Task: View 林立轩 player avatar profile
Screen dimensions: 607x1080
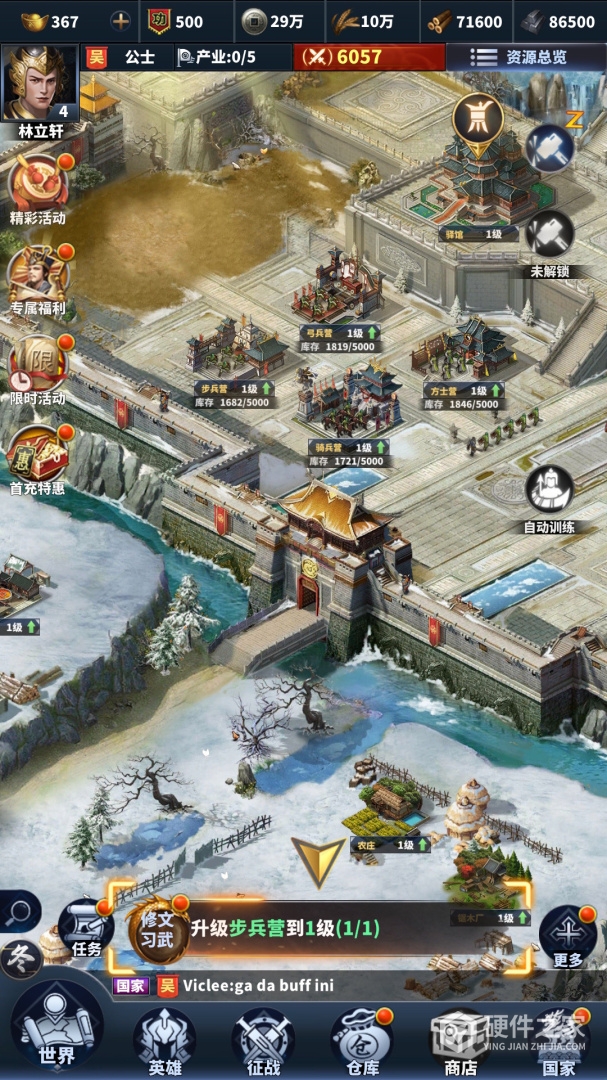Action: tap(39, 84)
